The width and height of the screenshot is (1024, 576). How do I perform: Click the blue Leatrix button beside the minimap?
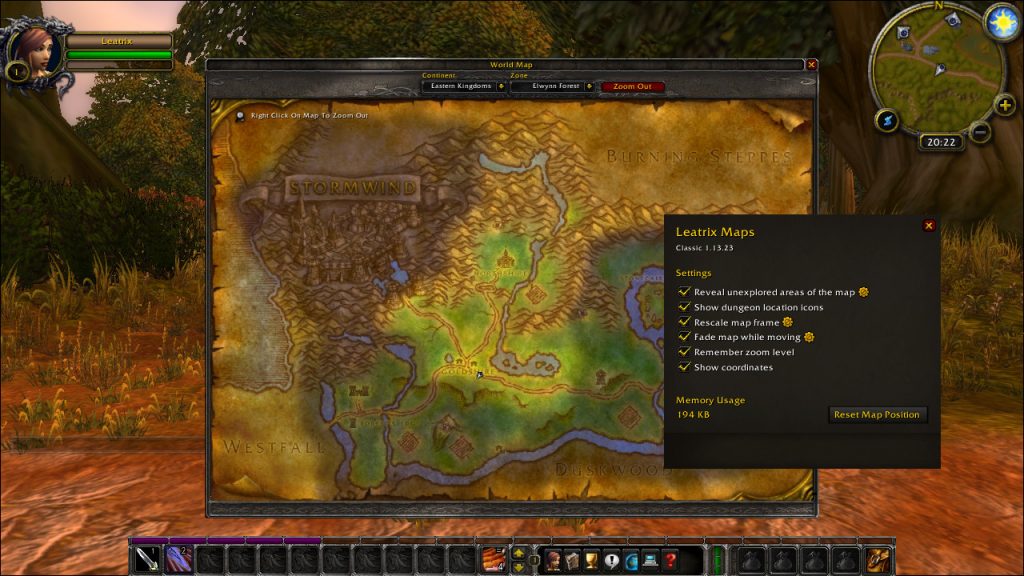887,120
